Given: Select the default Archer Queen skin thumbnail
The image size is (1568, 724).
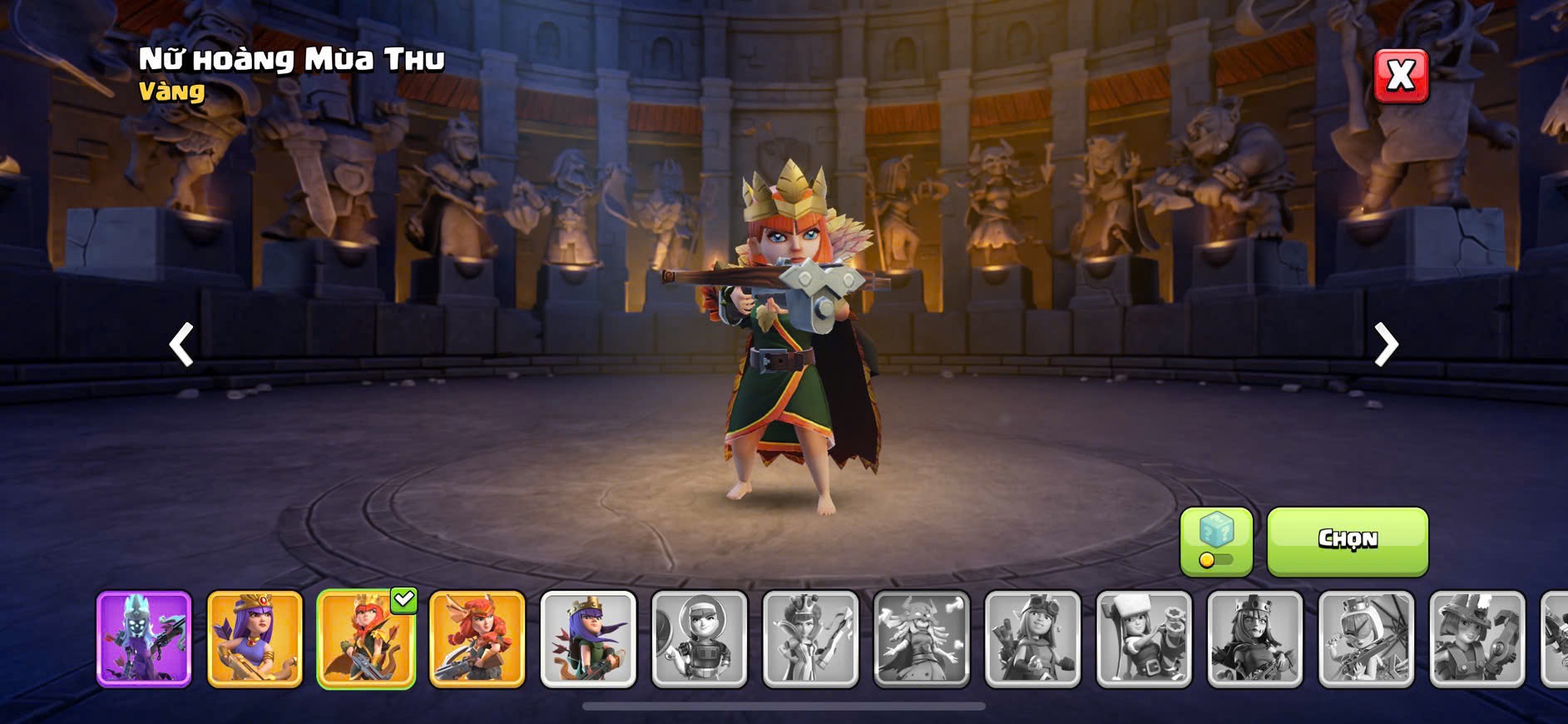Looking at the screenshot, I should (588, 639).
